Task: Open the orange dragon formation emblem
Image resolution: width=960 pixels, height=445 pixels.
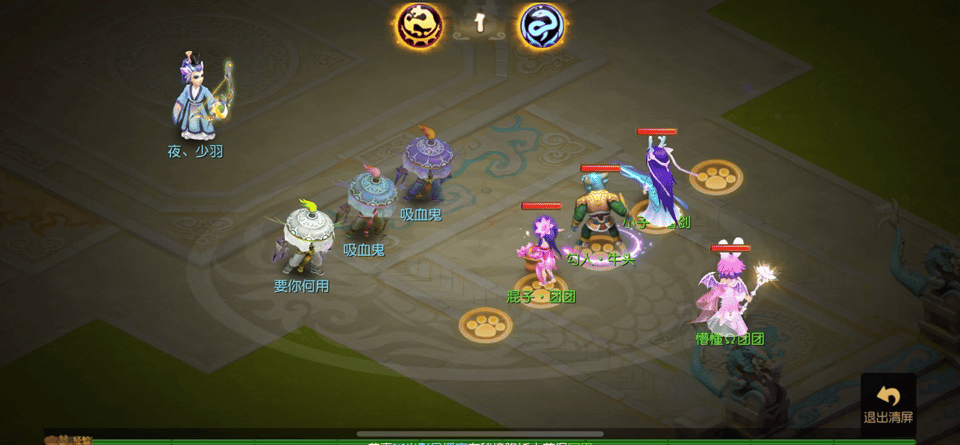Action: click(419, 26)
